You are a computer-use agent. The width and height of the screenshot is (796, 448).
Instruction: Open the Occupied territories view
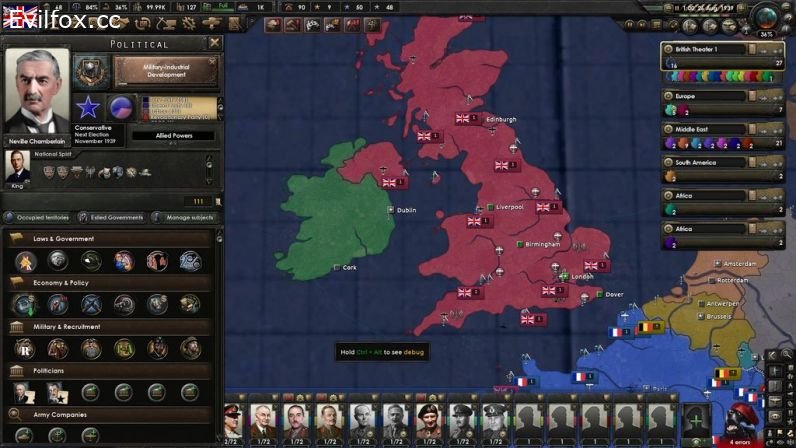pos(38,217)
